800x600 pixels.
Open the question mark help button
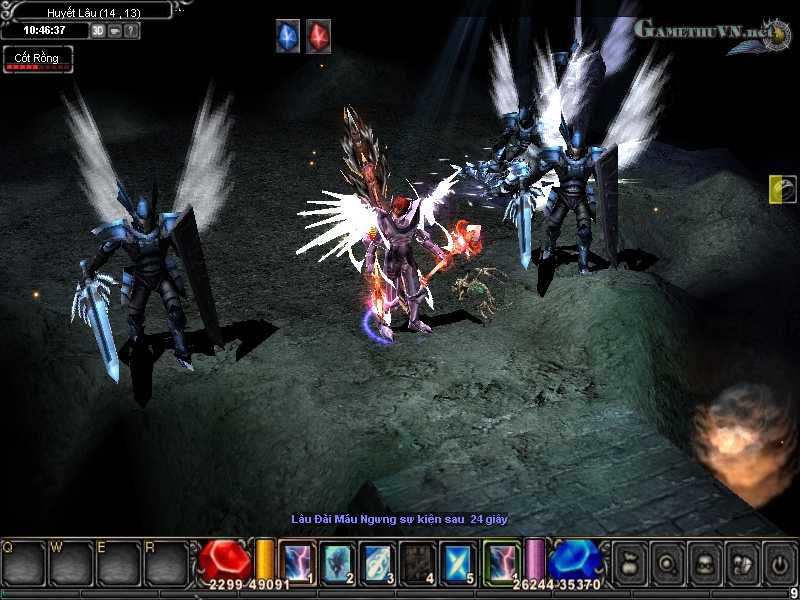pyautogui.click(x=132, y=30)
